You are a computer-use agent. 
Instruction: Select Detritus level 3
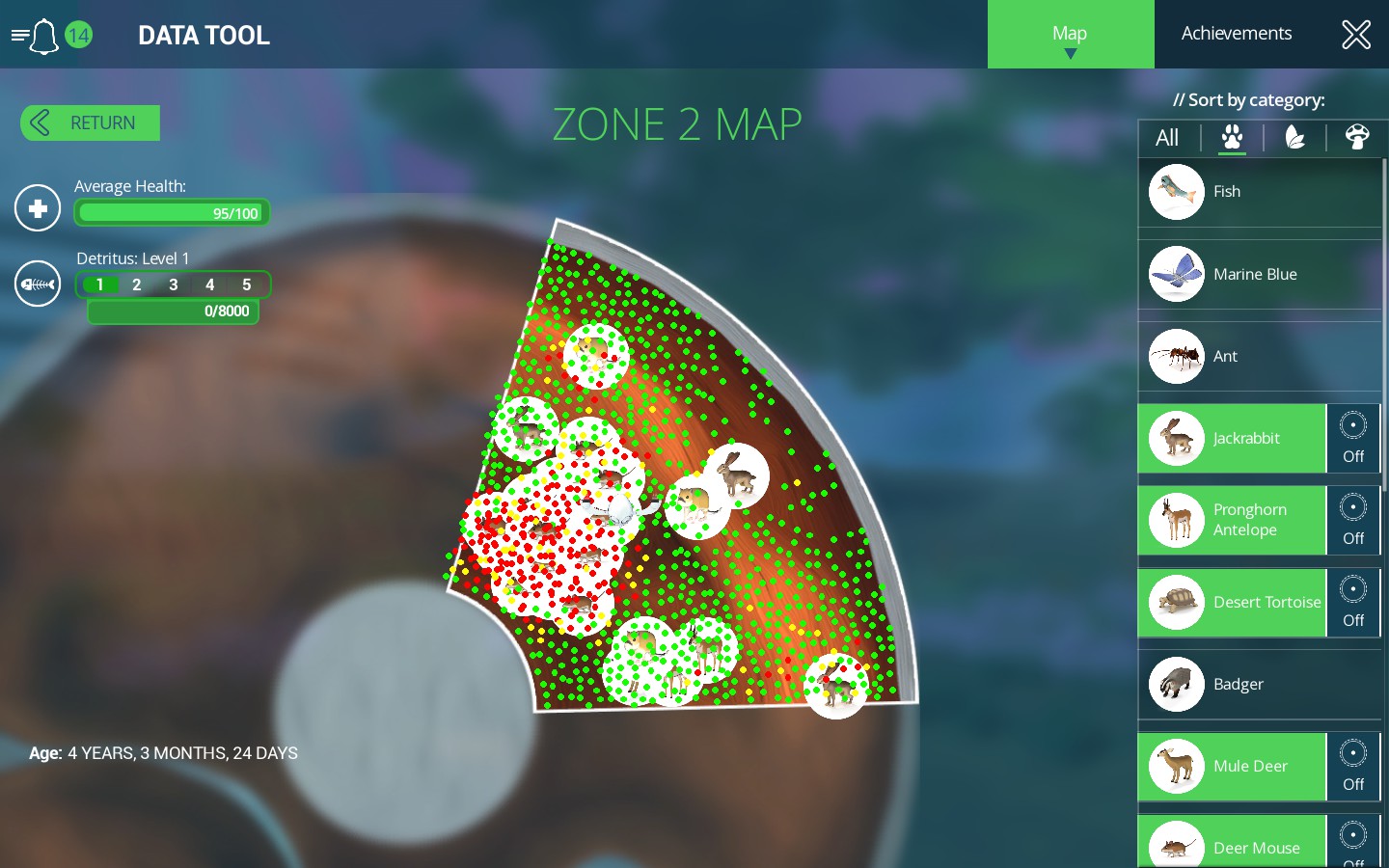click(173, 285)
